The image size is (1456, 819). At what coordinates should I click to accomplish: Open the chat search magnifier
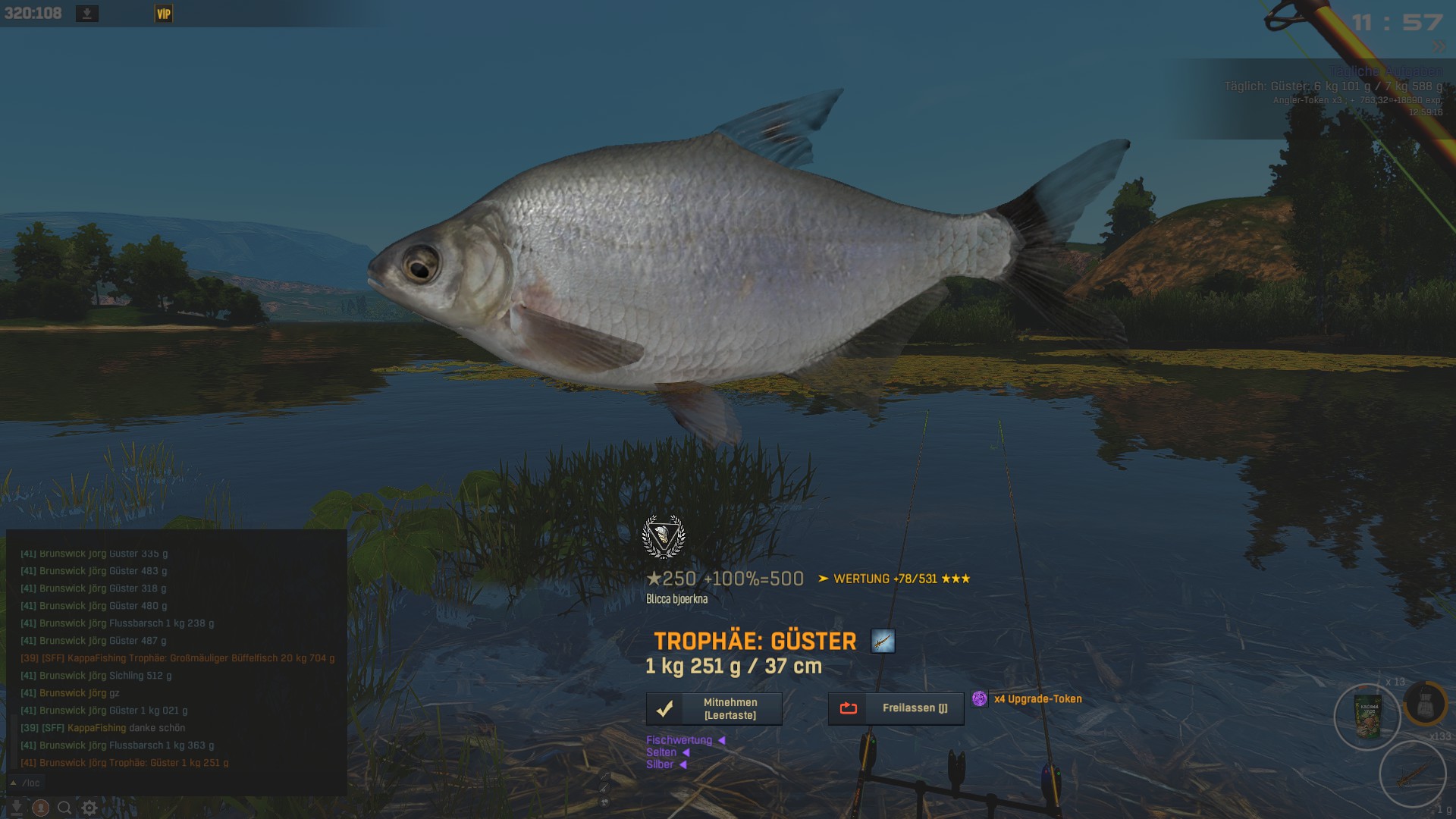tap(65, 808)
